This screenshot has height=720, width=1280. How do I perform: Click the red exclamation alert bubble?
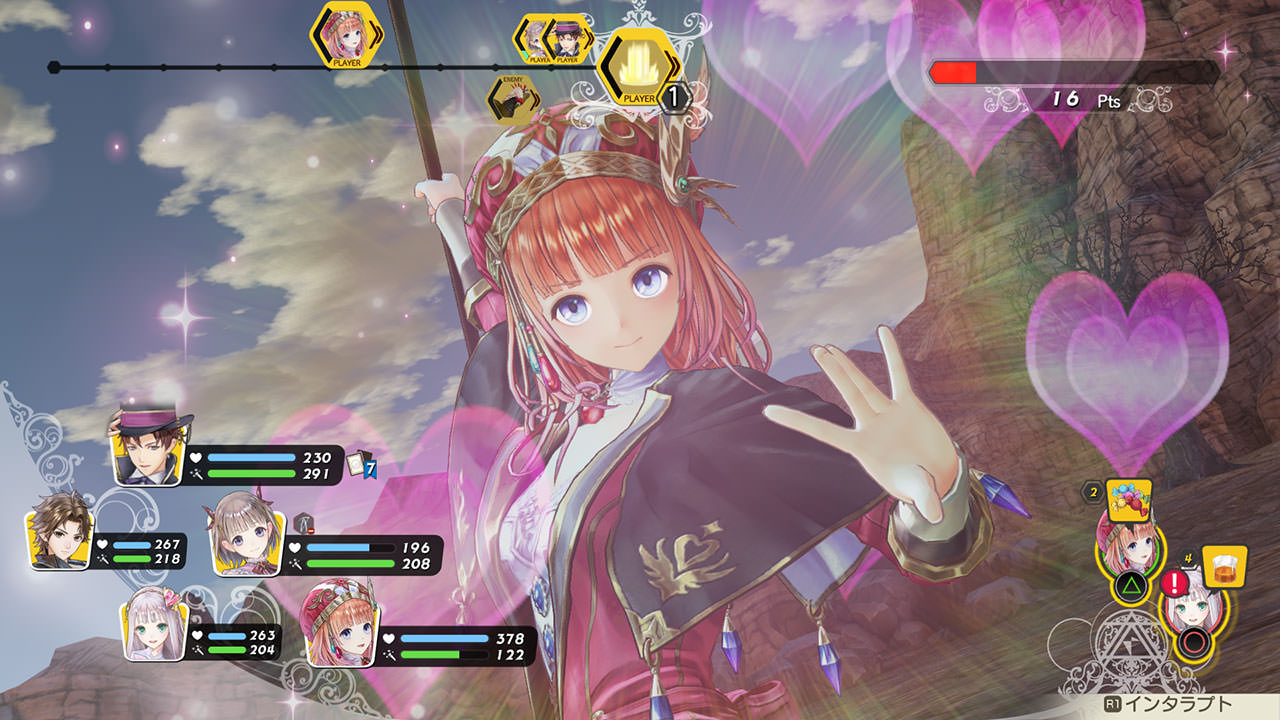tap(1172, 584)
